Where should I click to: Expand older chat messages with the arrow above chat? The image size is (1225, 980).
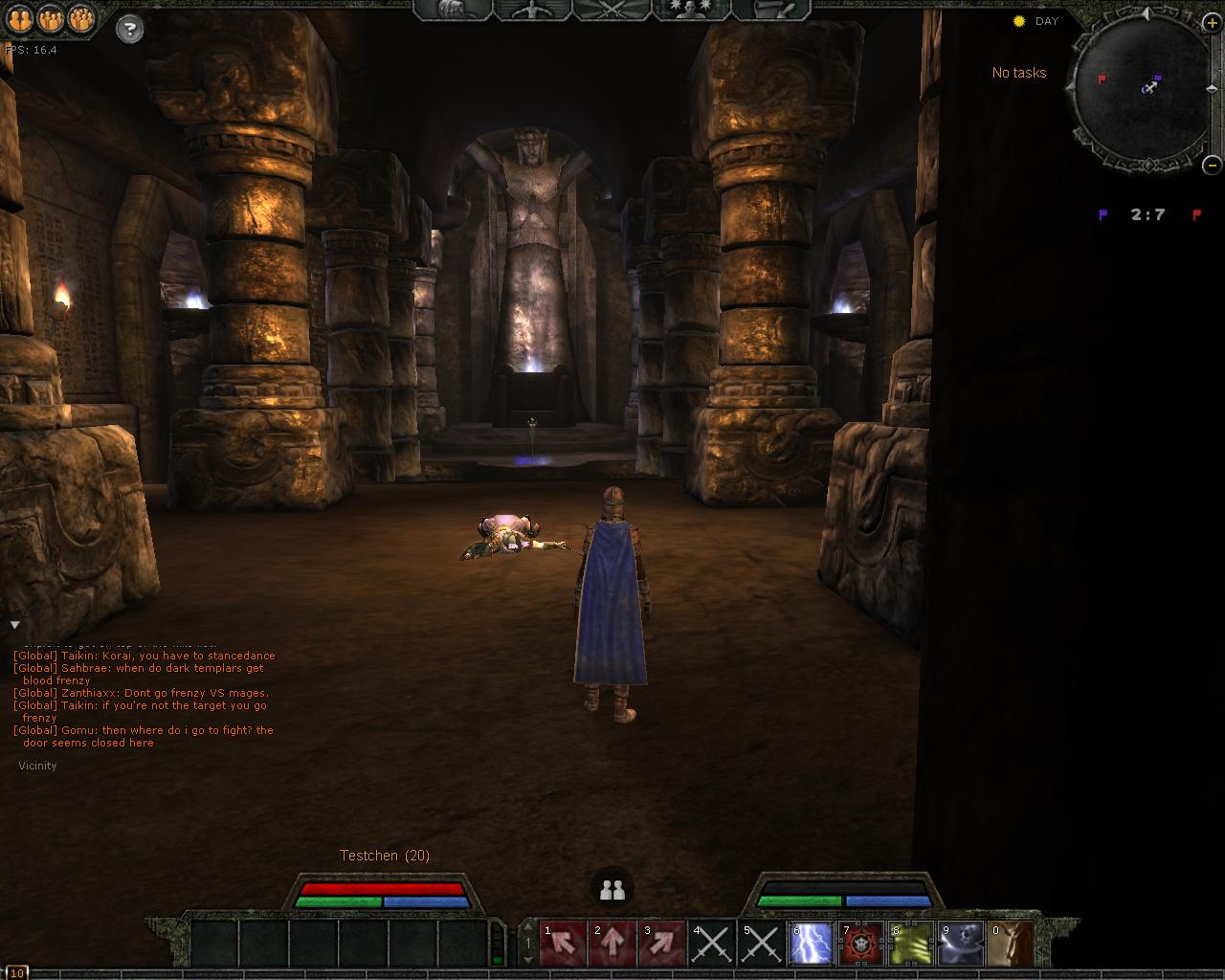click(x=15, y=625)
